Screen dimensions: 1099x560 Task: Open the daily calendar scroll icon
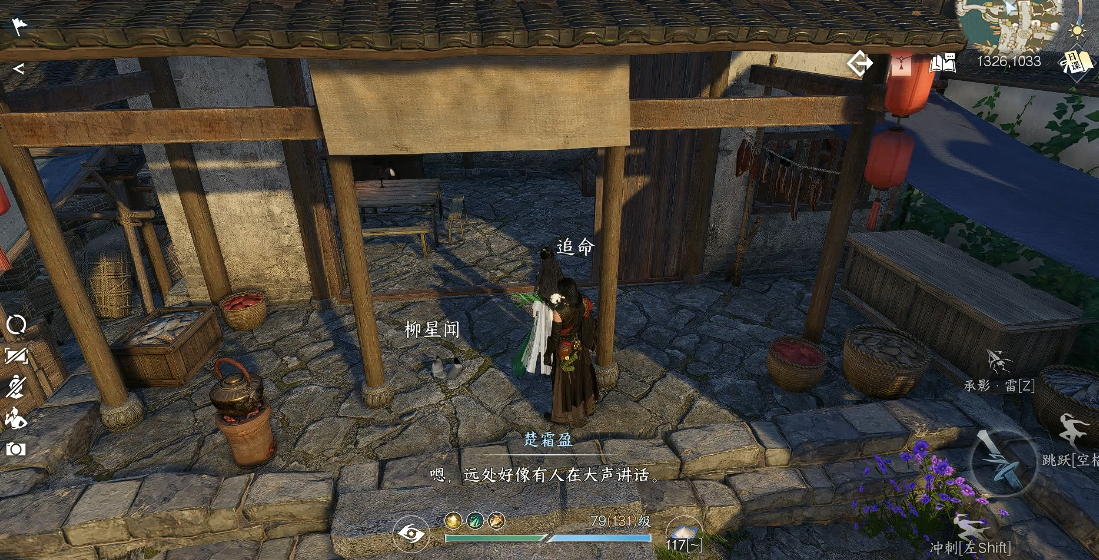(x=1075, y=62)
